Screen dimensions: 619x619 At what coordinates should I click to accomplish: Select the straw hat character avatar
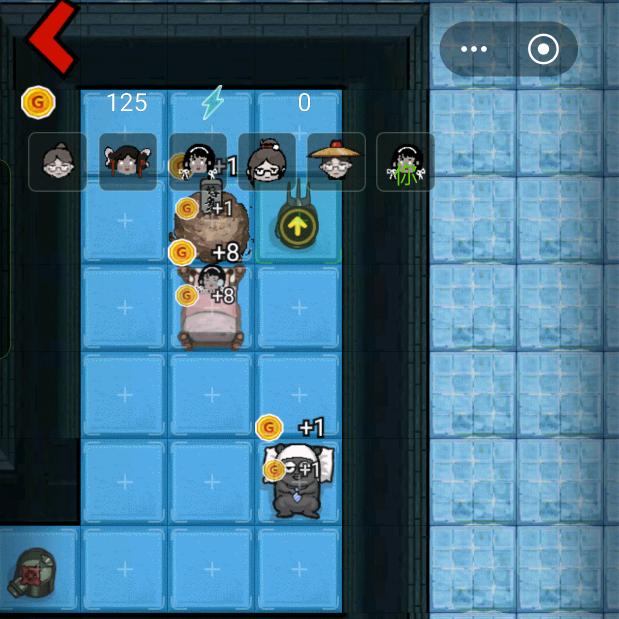coord(336,162)
